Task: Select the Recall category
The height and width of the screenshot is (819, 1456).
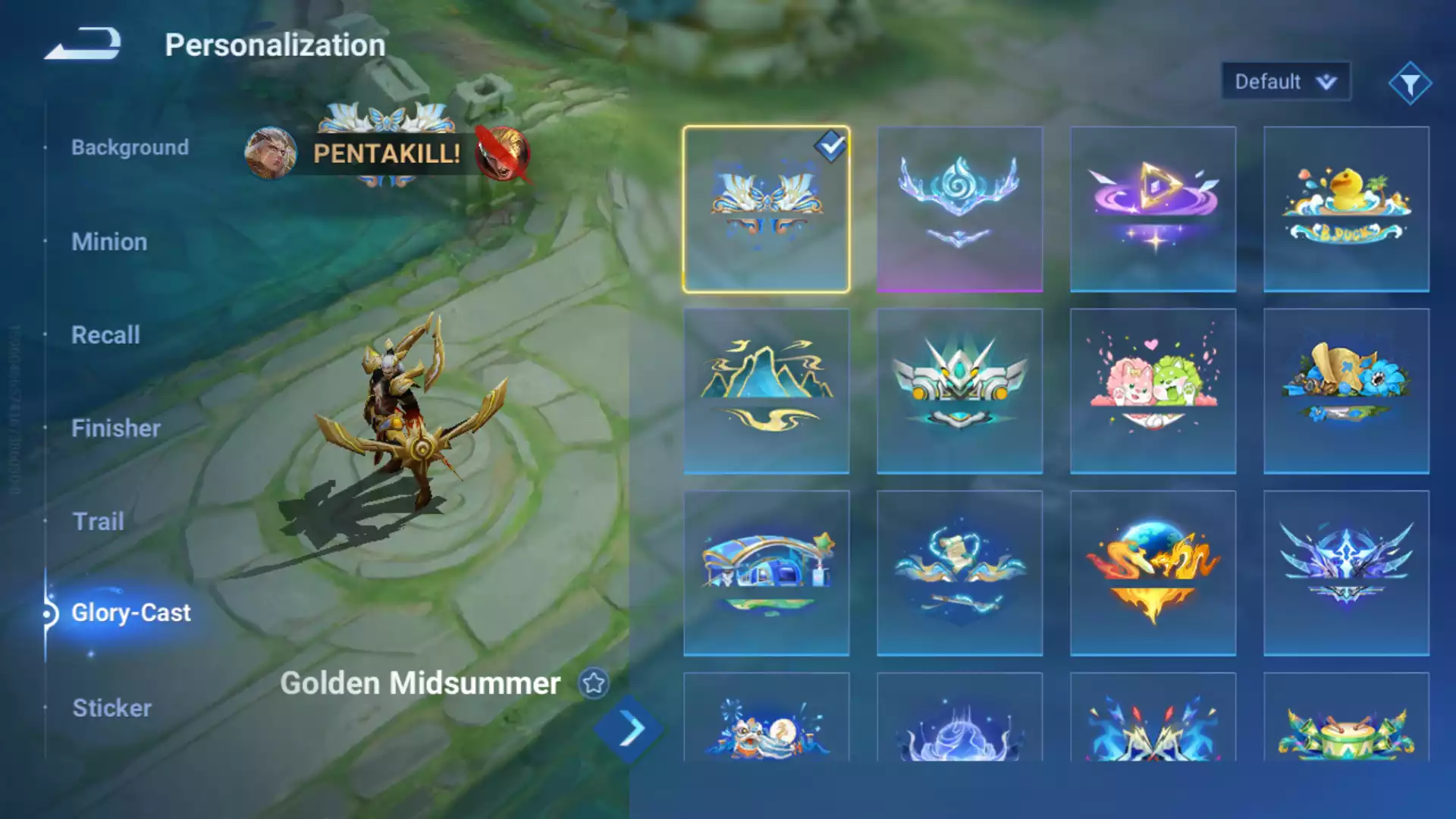Action: click(105, 335)
